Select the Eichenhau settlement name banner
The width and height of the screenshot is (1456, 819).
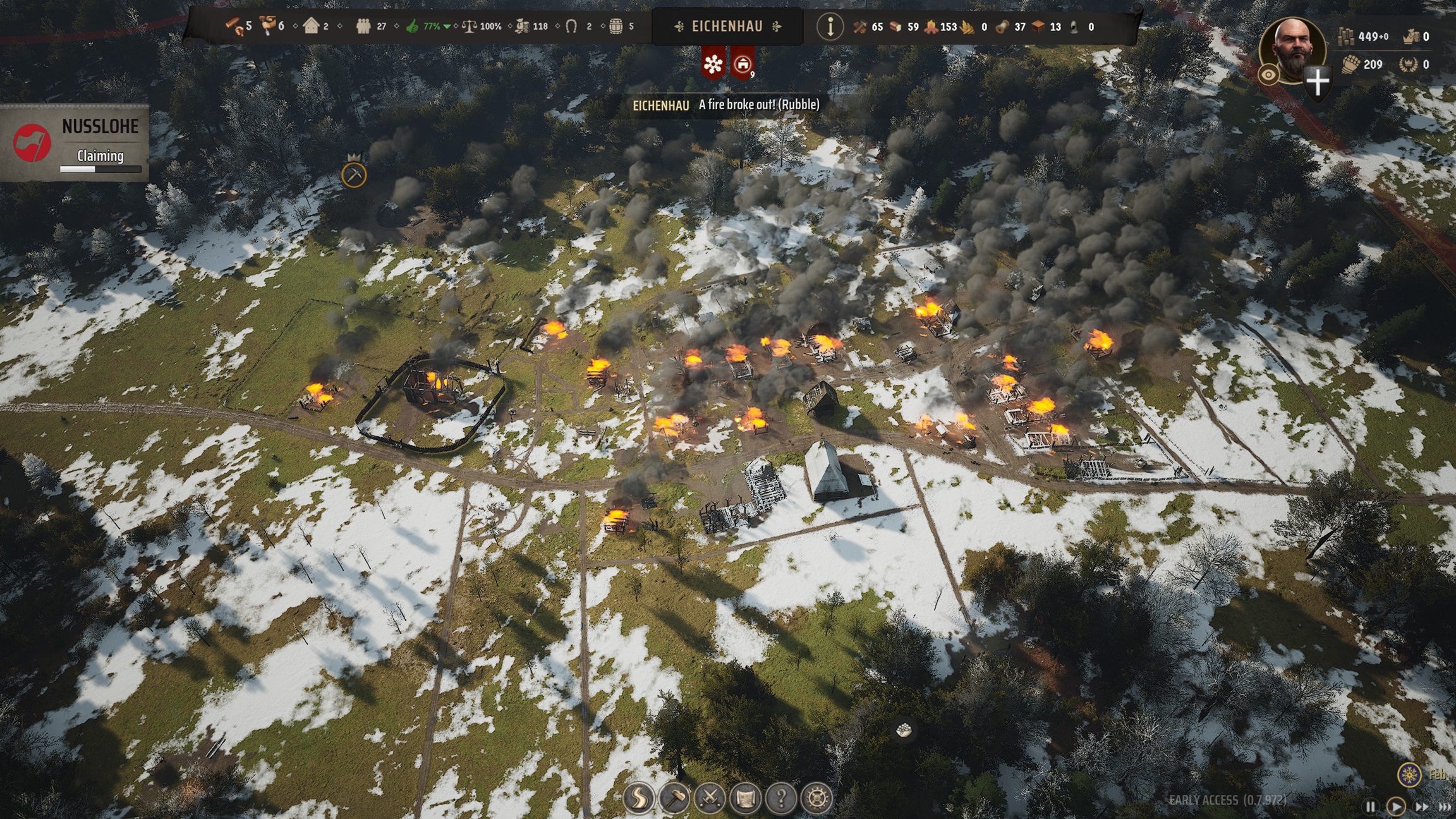(727, 27)
